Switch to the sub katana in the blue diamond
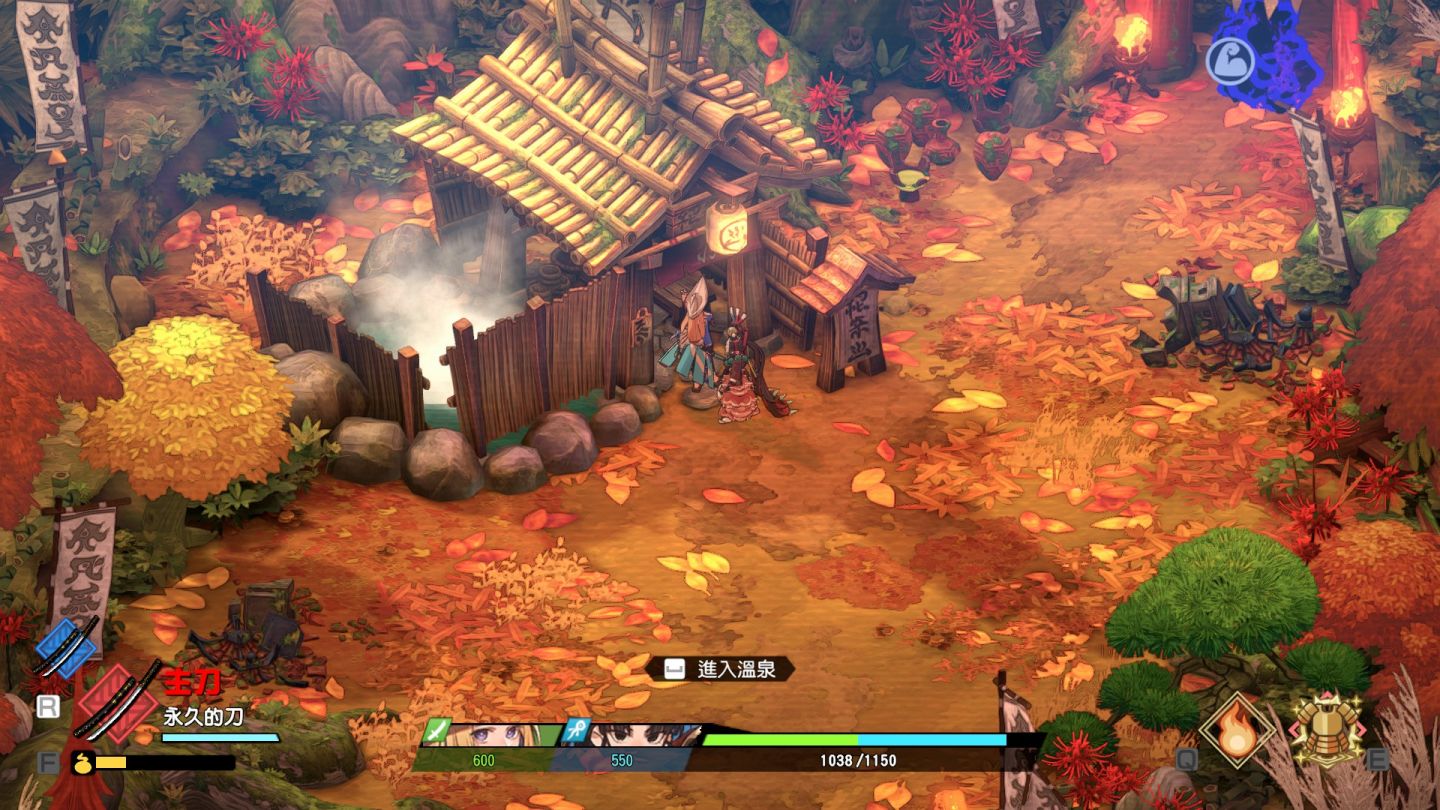Viewport: 1440px width, 810px height. coord(66,648)
